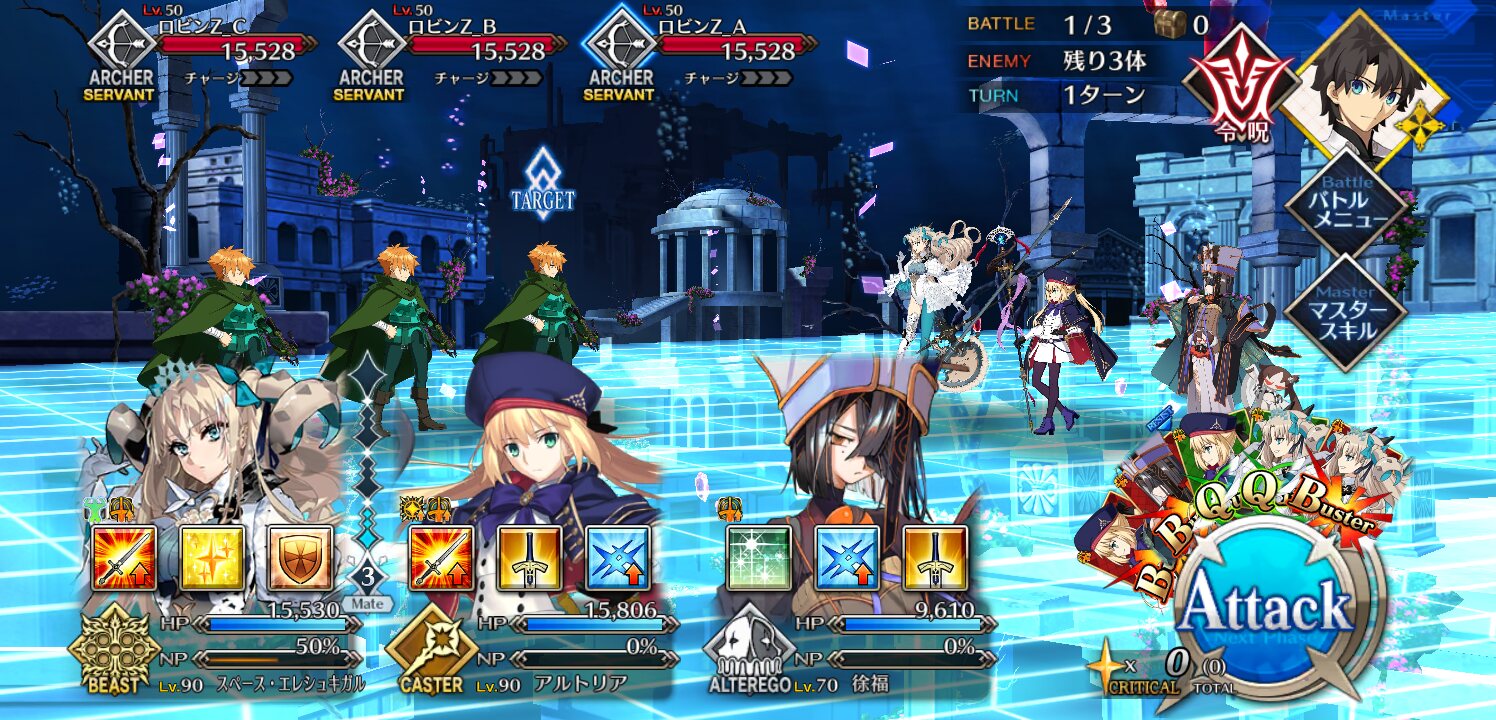Activate Space Ereshkigal's red sword attack-up skill
The image size is (1496, 720).
coord(125,557)
